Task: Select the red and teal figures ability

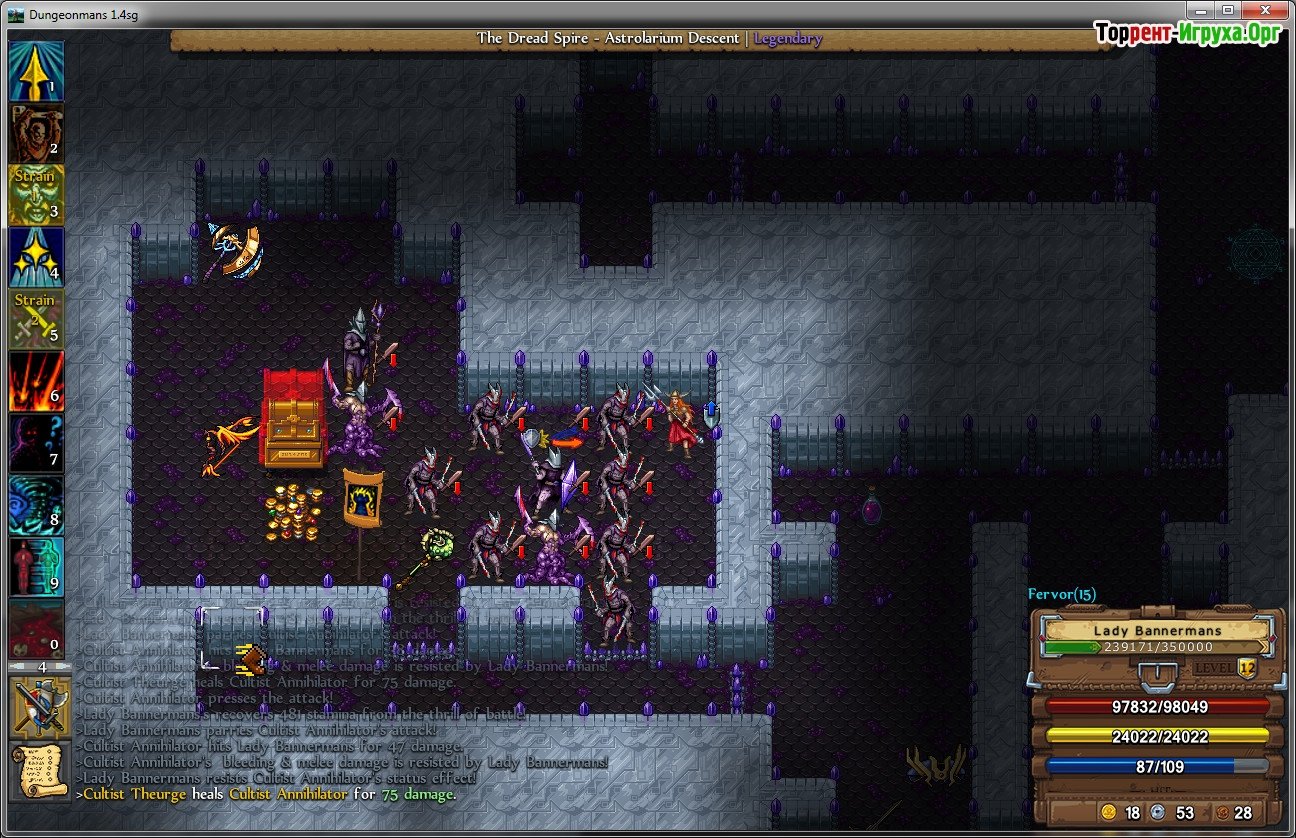Action: click(37, 567)
